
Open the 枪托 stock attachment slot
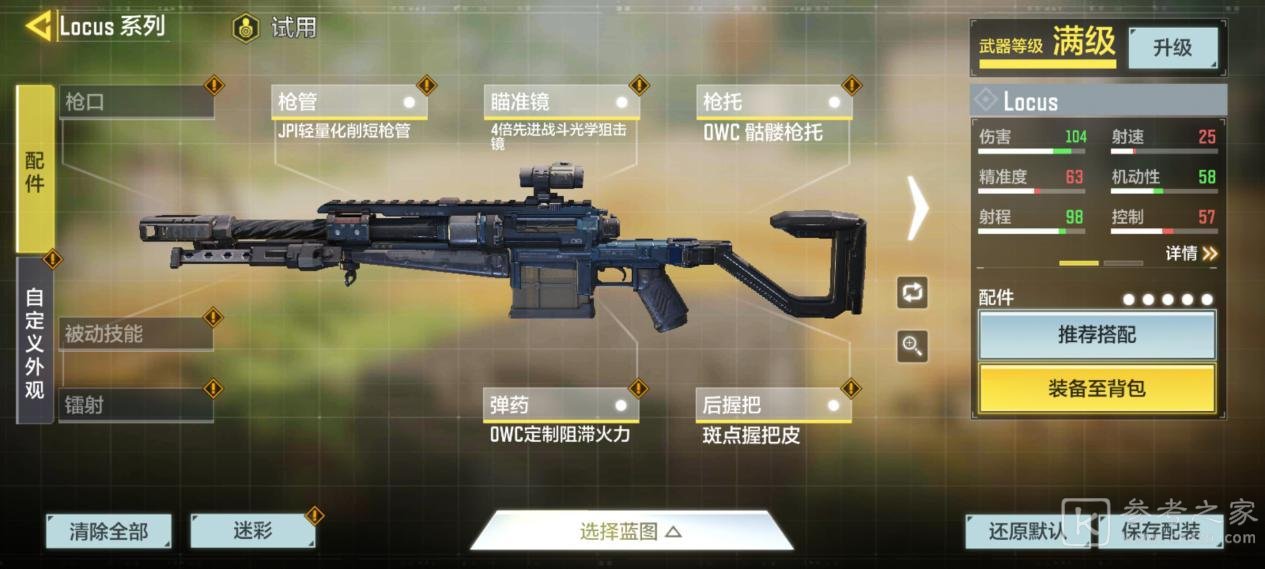click(774, 102)
